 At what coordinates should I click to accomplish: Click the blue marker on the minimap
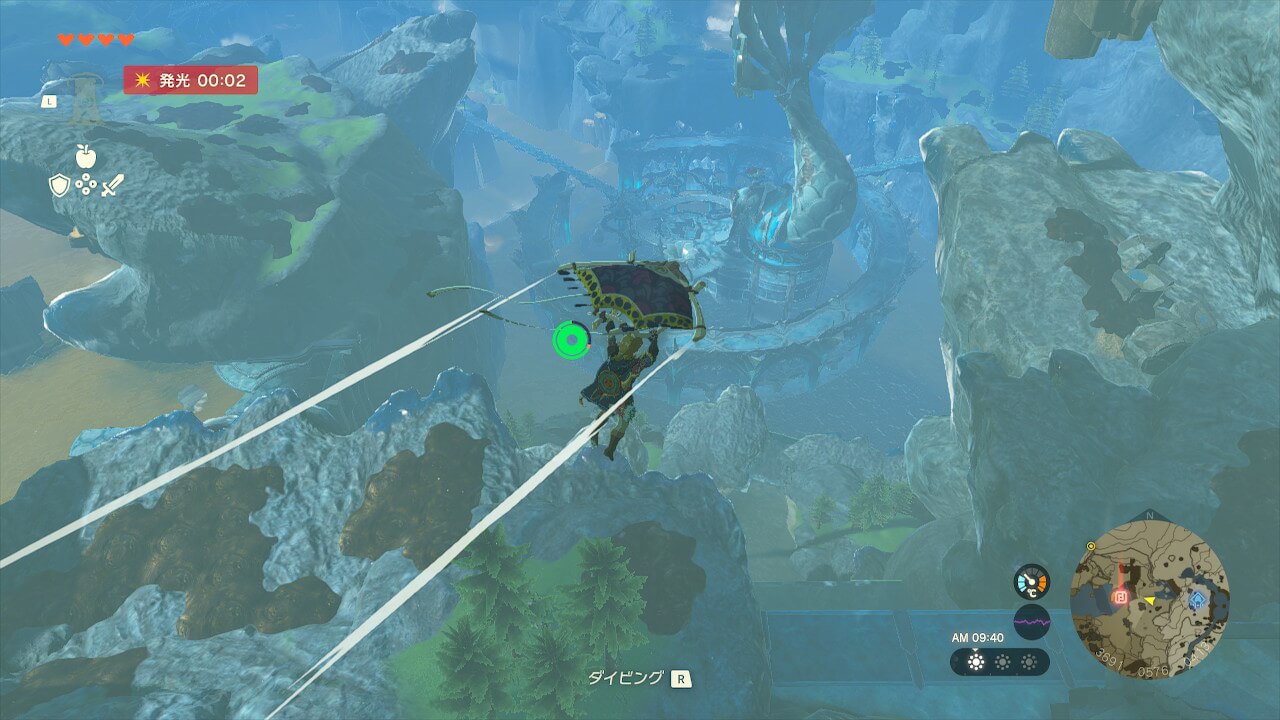tap(1197, 600)
